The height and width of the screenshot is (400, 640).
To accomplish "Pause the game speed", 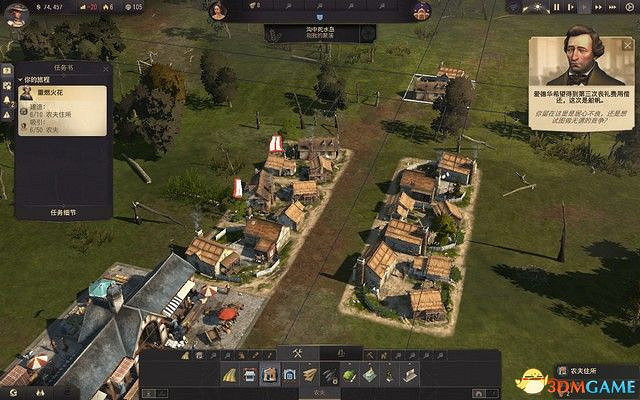I will pos(557,7).
